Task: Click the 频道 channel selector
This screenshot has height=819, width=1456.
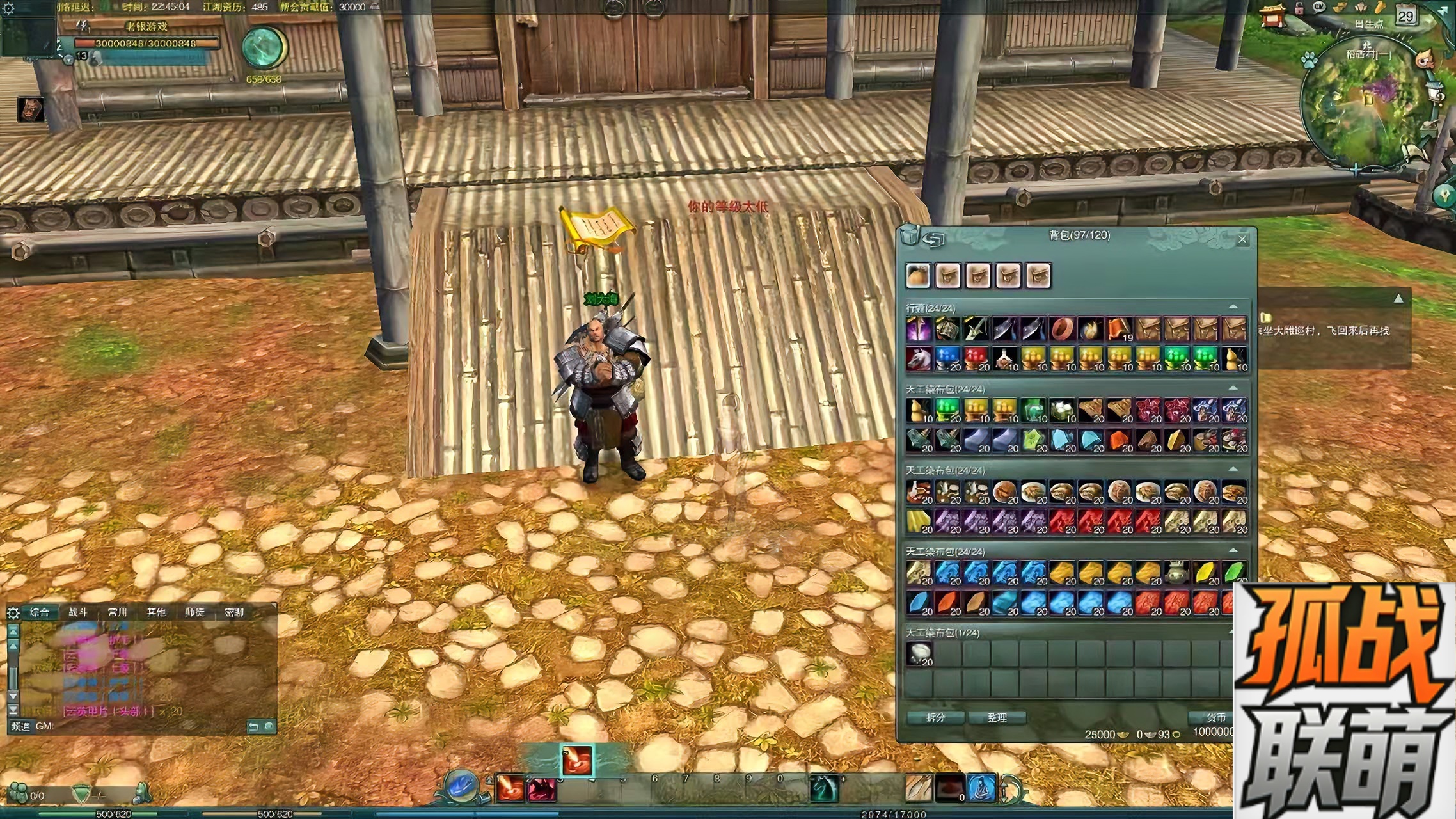Action: coord(20,726)
